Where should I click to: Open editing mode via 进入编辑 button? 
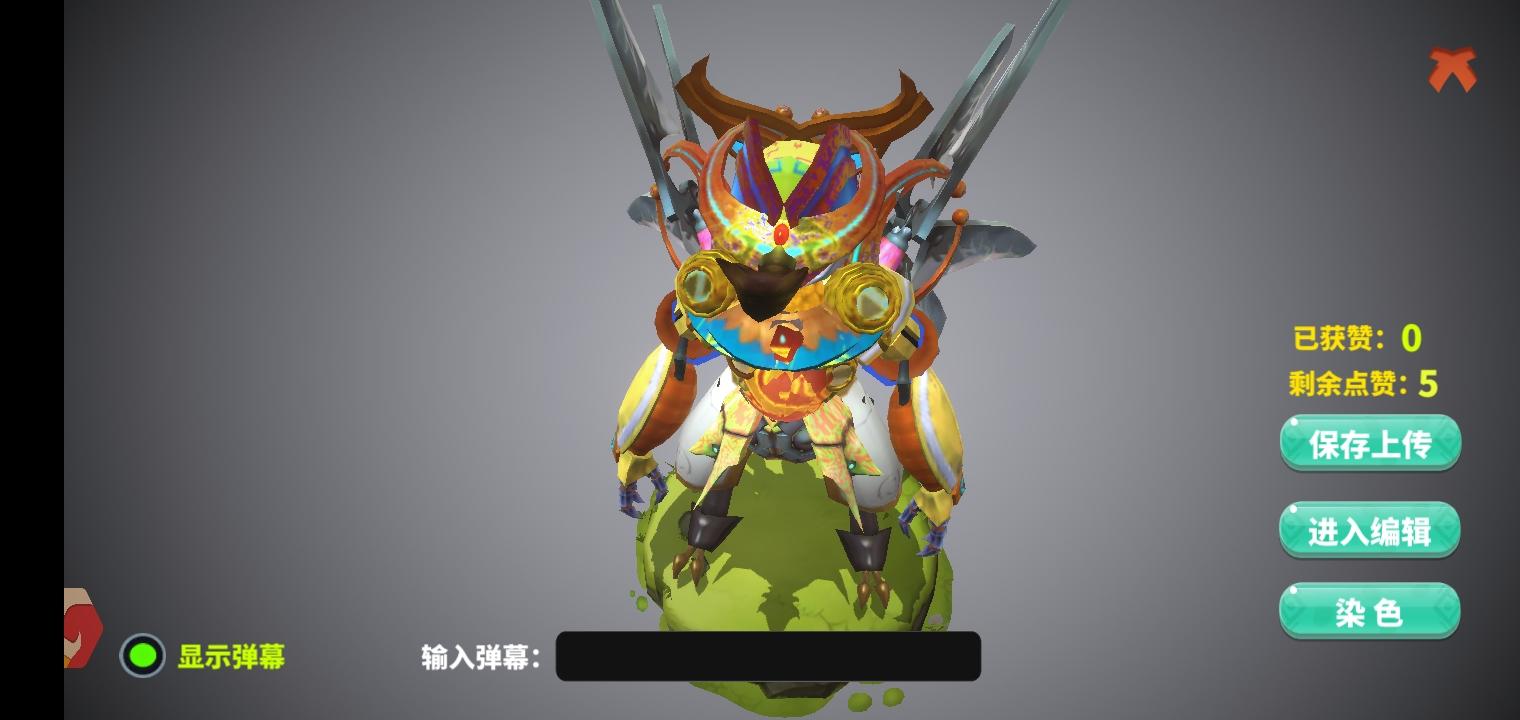(1369, 528)
